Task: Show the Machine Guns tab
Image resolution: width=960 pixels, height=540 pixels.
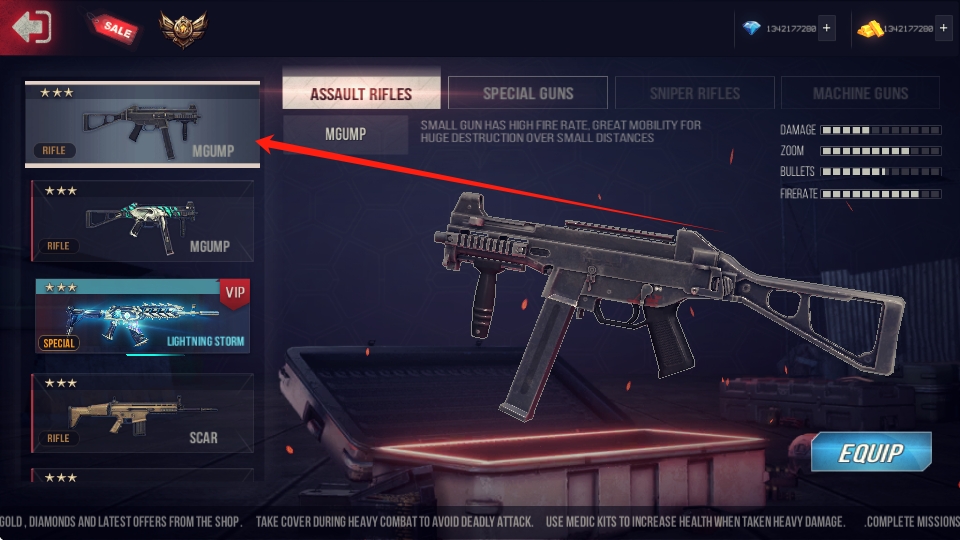Action: coord(860,94)
